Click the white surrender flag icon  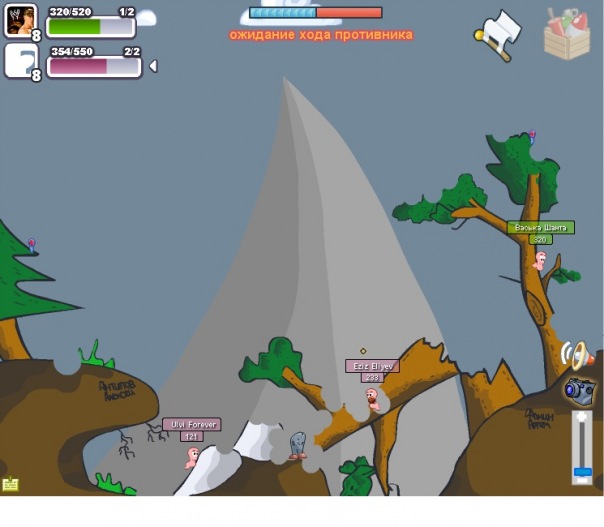tap(499, 34)
